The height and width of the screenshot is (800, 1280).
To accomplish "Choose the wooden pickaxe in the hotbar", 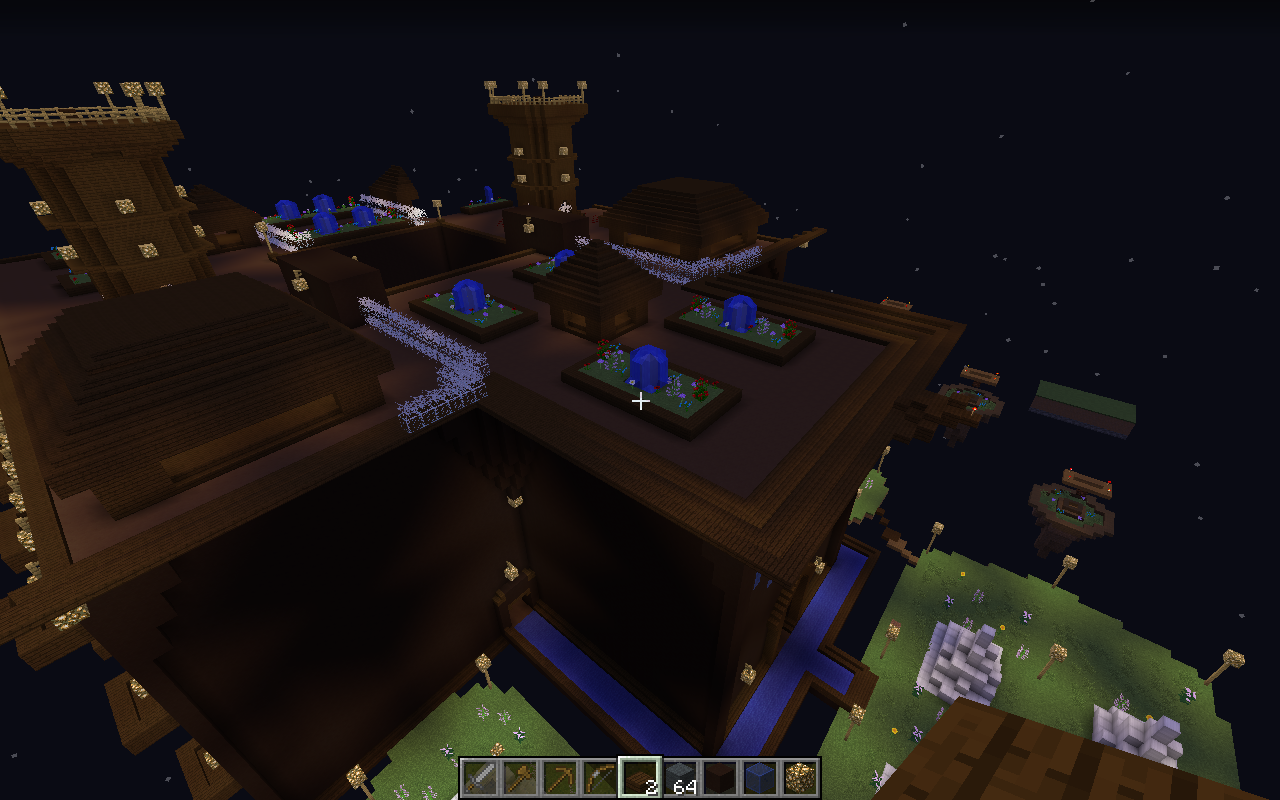I will coord(560,777).
